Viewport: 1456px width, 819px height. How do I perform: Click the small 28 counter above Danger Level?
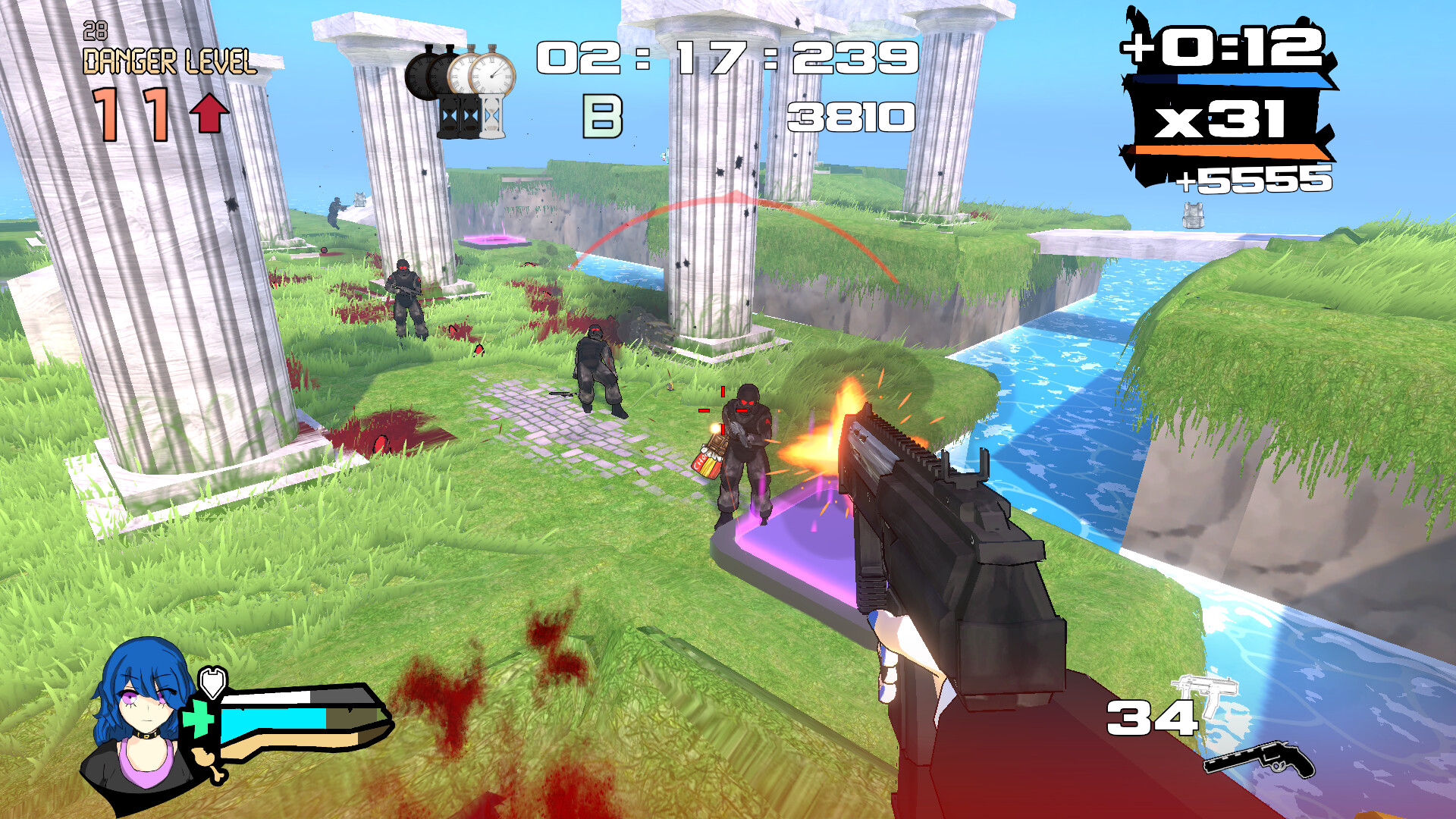pos(95,30)
